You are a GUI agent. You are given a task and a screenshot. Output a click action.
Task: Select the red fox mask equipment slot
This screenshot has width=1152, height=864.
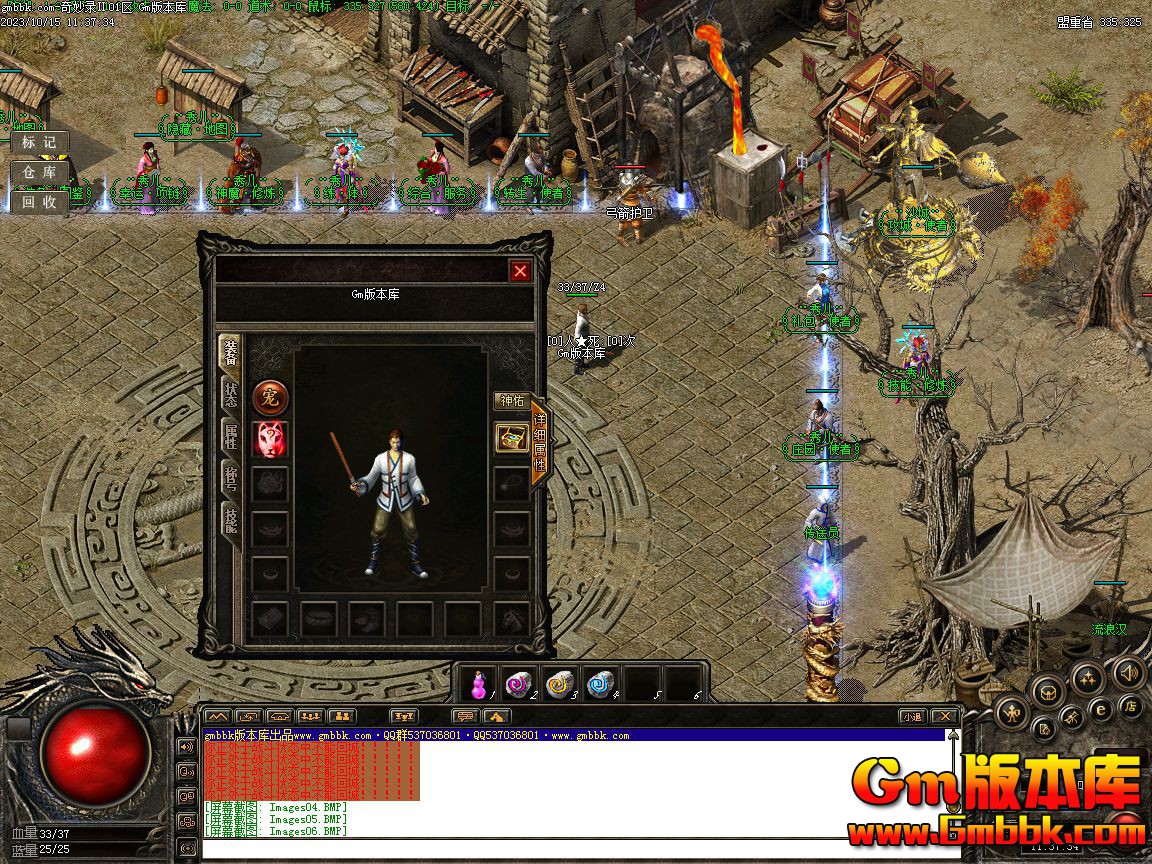[x=270, y=439]
